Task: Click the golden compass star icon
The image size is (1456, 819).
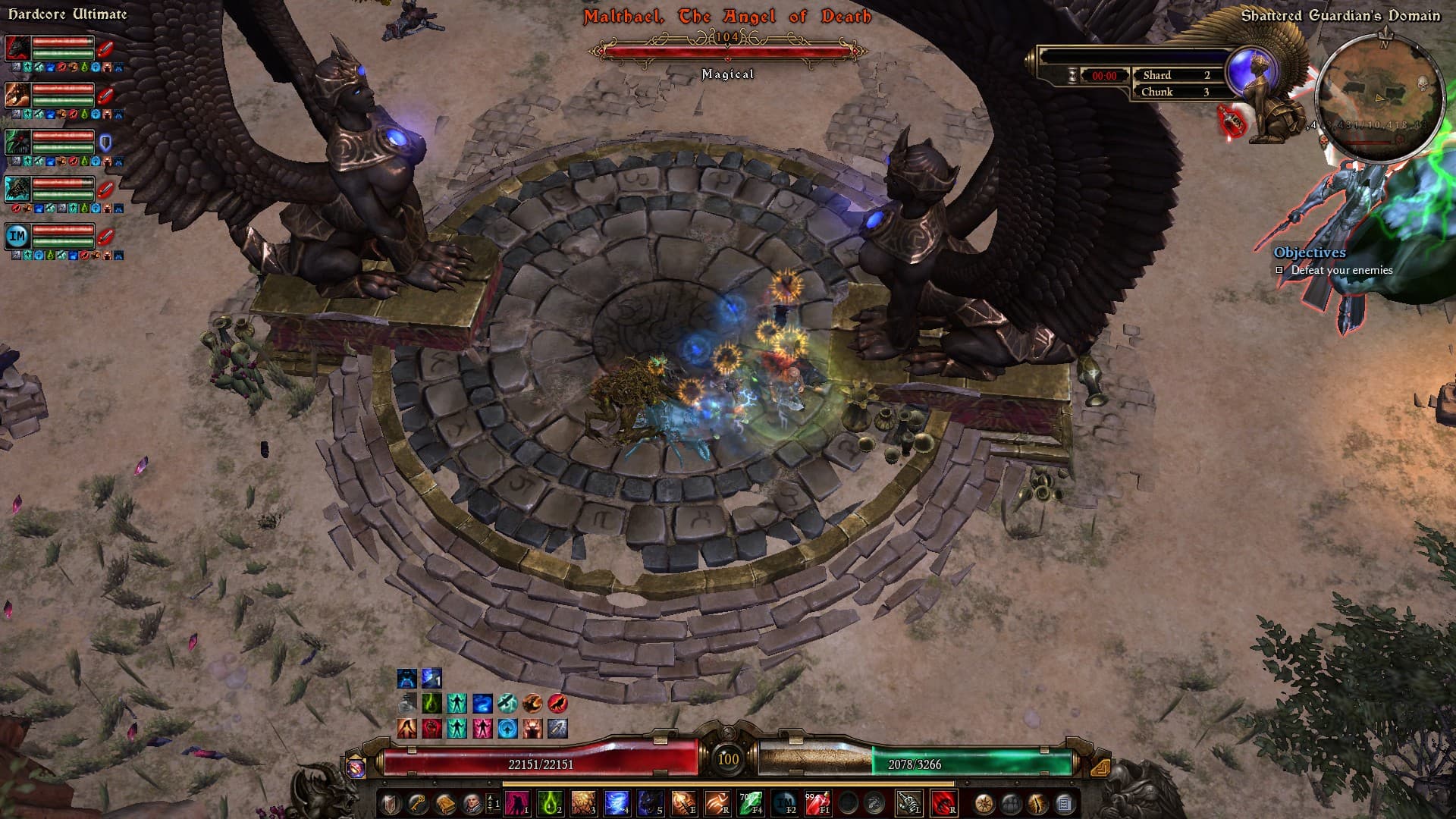Action: pos(984,803)
